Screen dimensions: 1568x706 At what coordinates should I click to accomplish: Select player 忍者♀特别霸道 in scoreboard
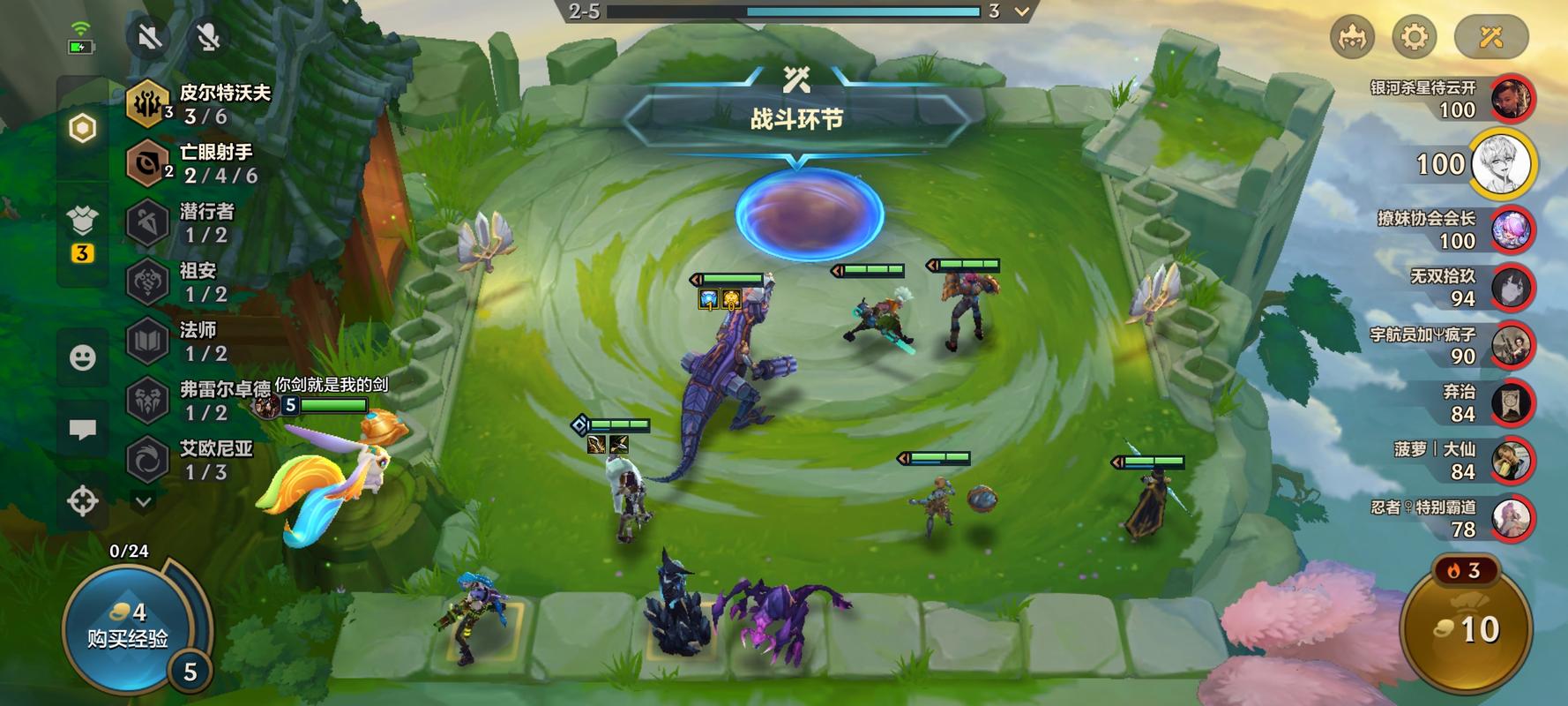1512,518
